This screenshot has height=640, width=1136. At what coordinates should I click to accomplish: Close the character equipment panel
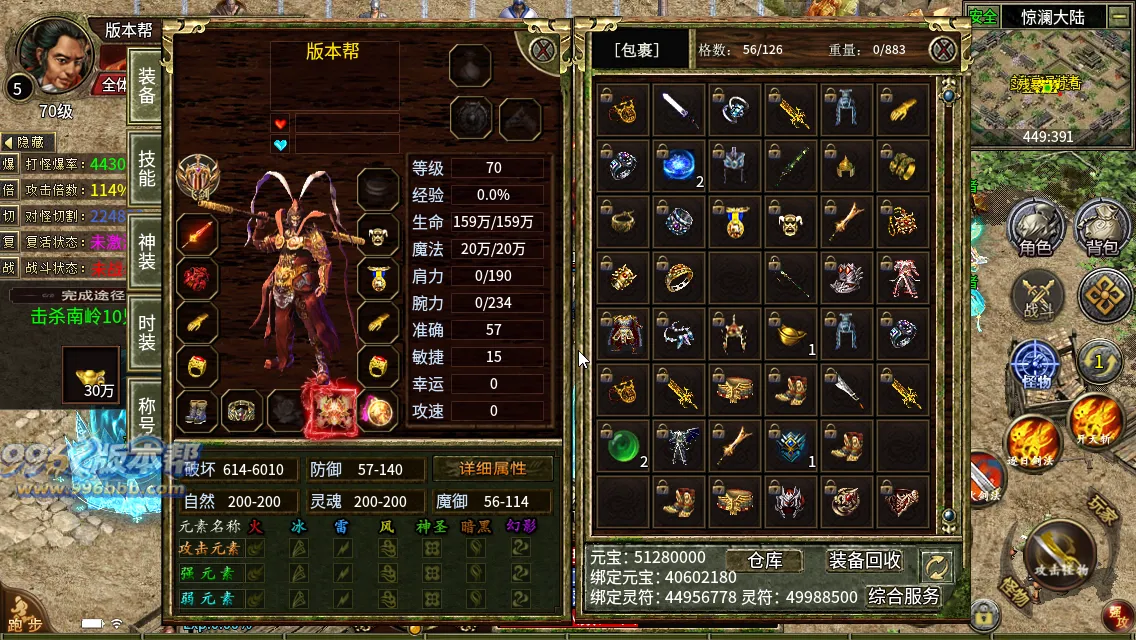pyautogui.click(x=542, y=50)
